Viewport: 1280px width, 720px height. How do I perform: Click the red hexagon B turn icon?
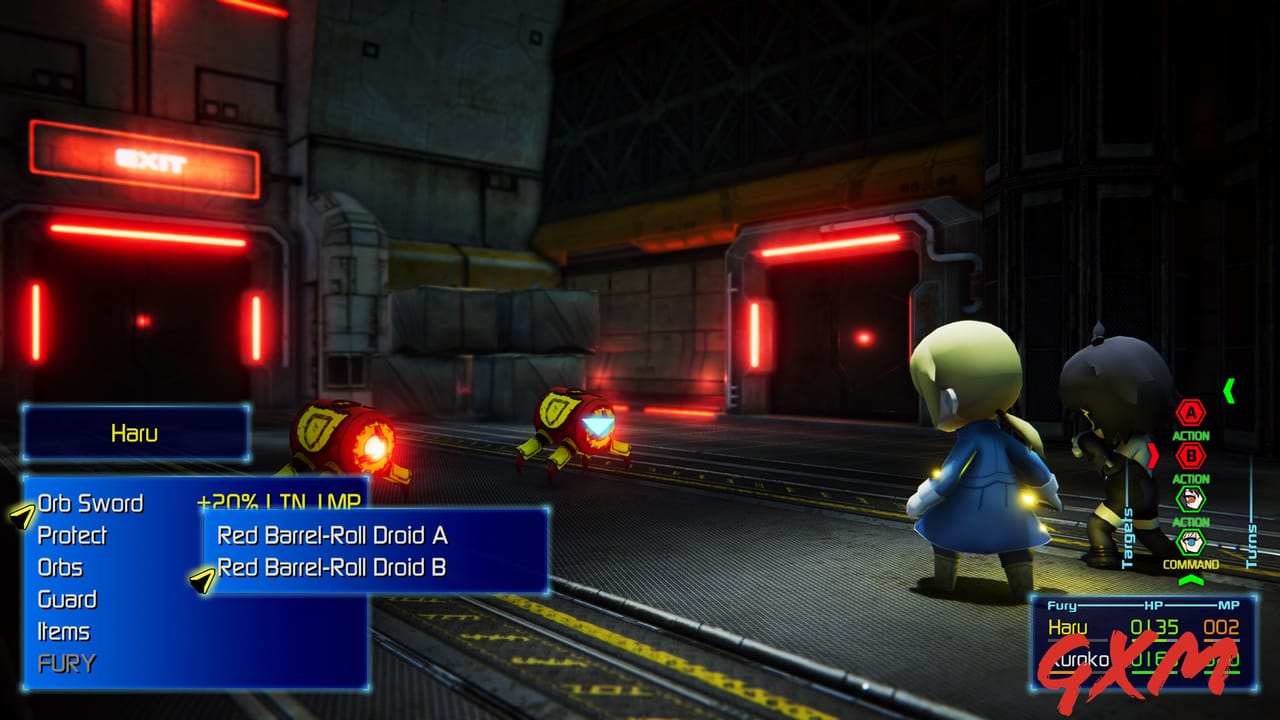(1190, 455)
